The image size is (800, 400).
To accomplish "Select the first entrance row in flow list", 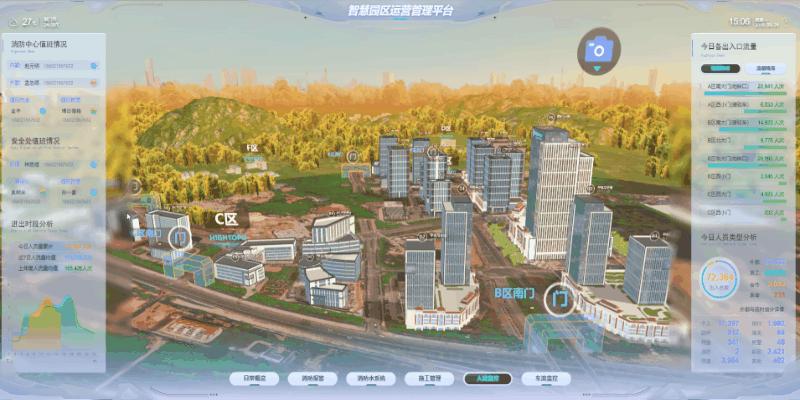I will (x=745, y=88).
